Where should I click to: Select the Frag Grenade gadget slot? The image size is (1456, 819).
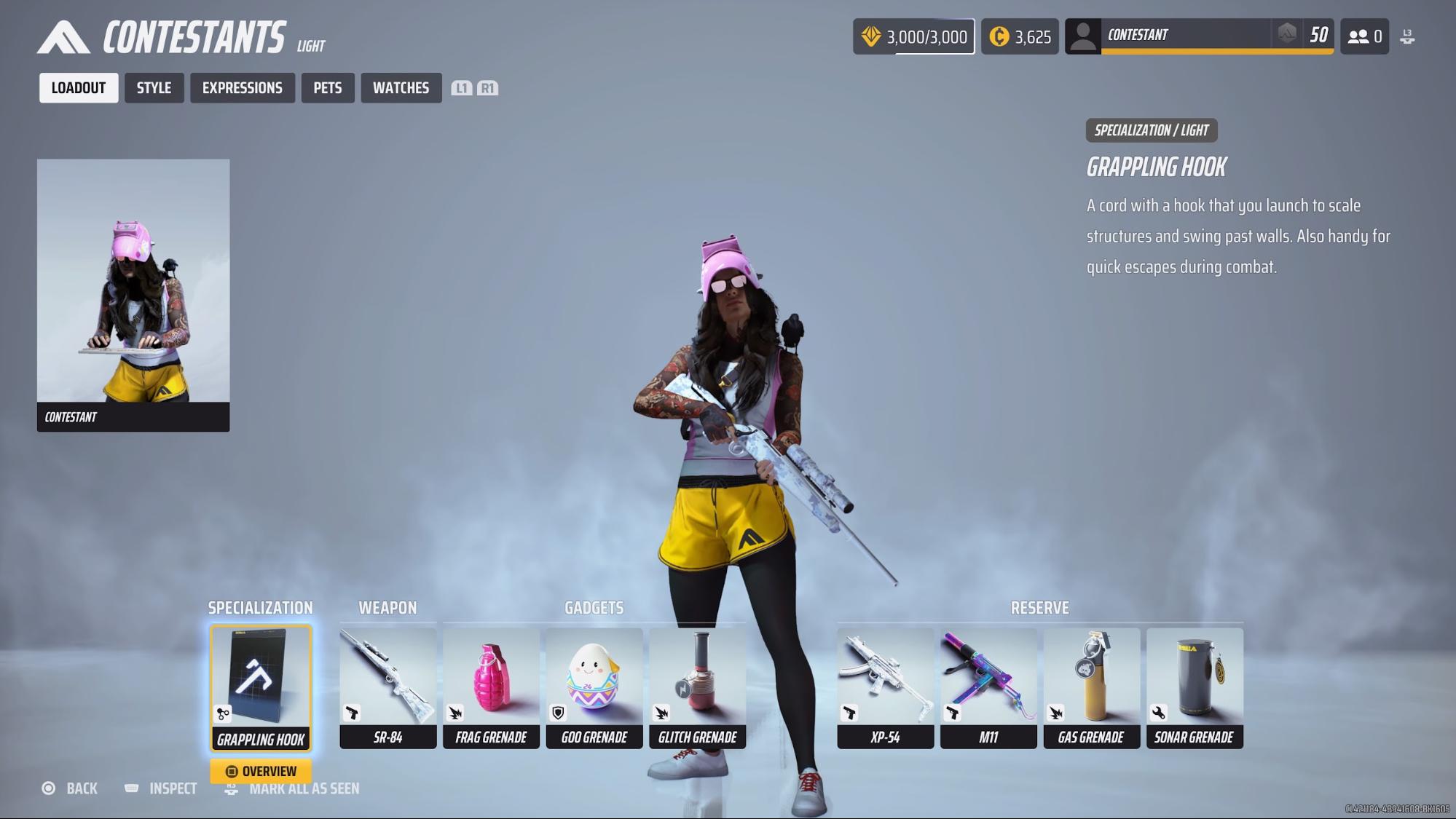tap(491, 688)
